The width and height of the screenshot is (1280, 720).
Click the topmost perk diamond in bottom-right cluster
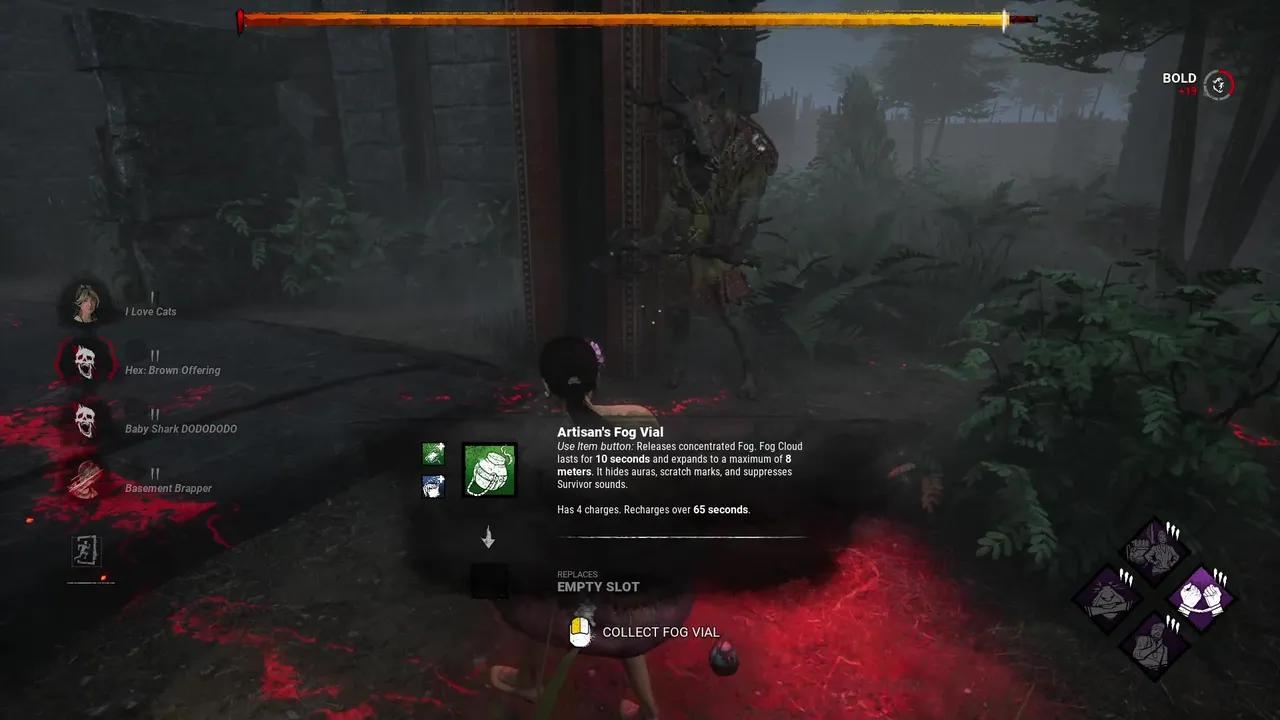tap(1152, 550)
